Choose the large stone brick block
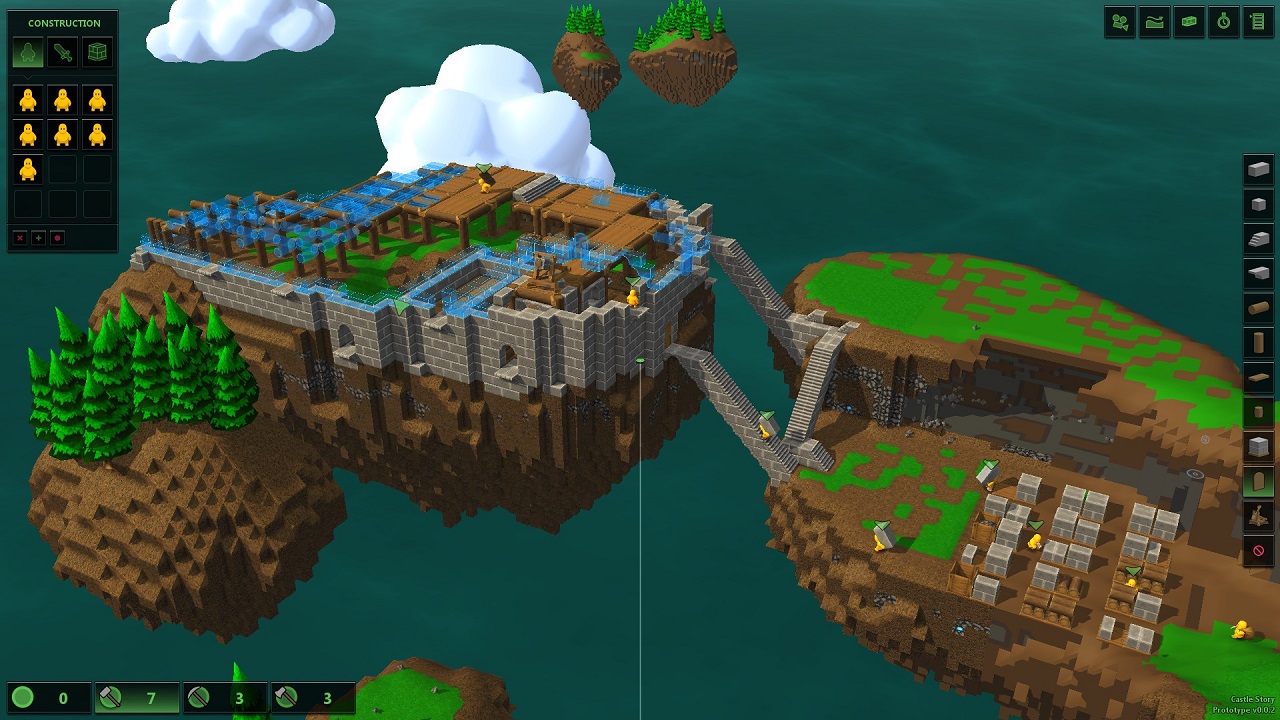1280x720 pixels. 1258,169
